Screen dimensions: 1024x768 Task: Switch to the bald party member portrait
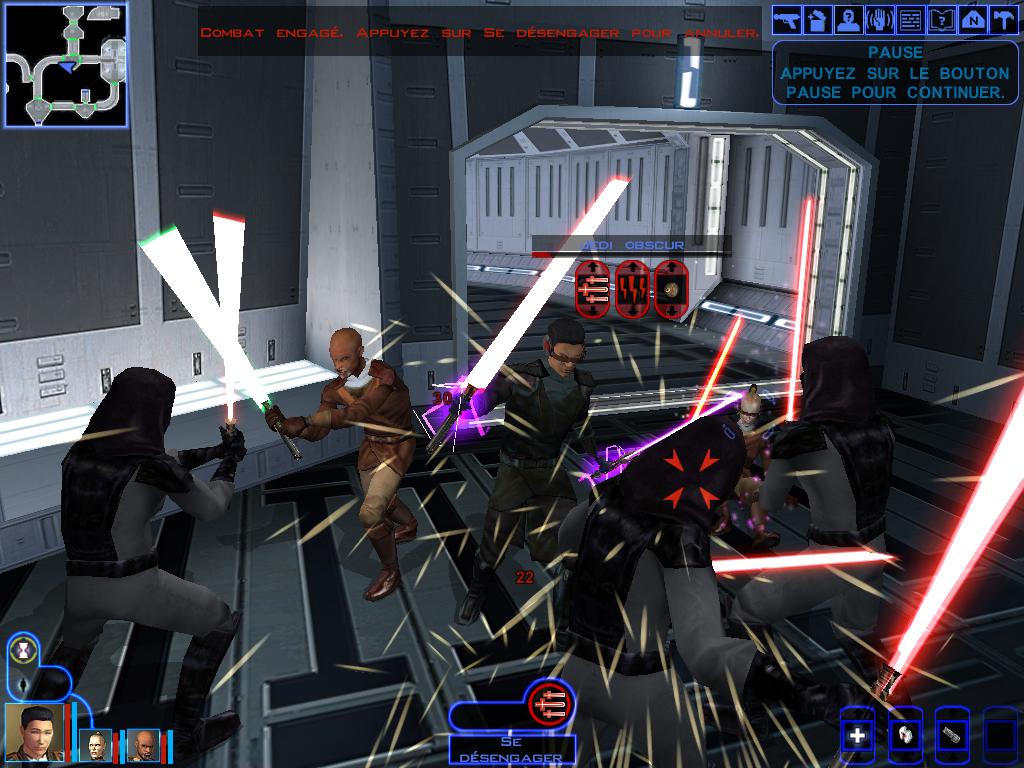click(143, 745)
